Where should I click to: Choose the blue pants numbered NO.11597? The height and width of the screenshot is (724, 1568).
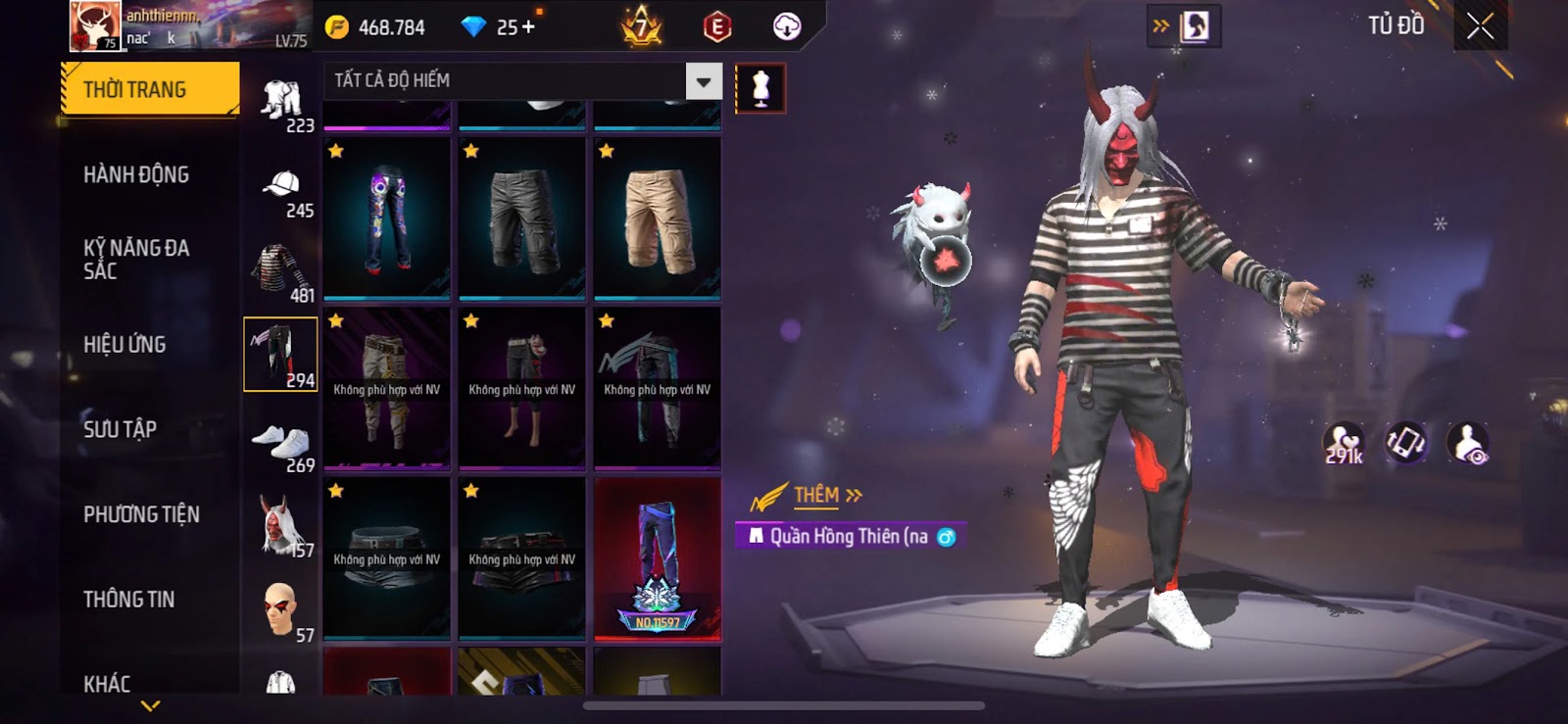click(657, 558)
